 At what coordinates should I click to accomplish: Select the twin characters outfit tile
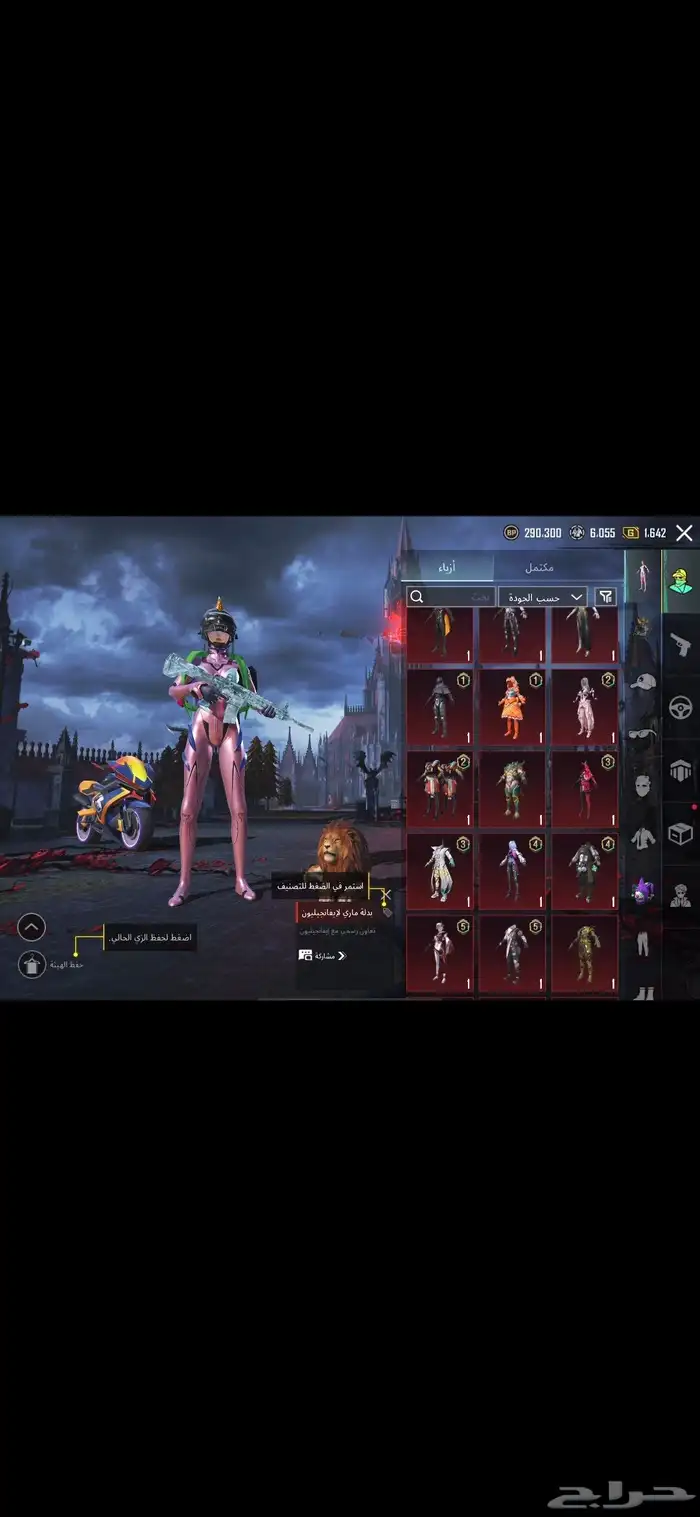[440, 789]
